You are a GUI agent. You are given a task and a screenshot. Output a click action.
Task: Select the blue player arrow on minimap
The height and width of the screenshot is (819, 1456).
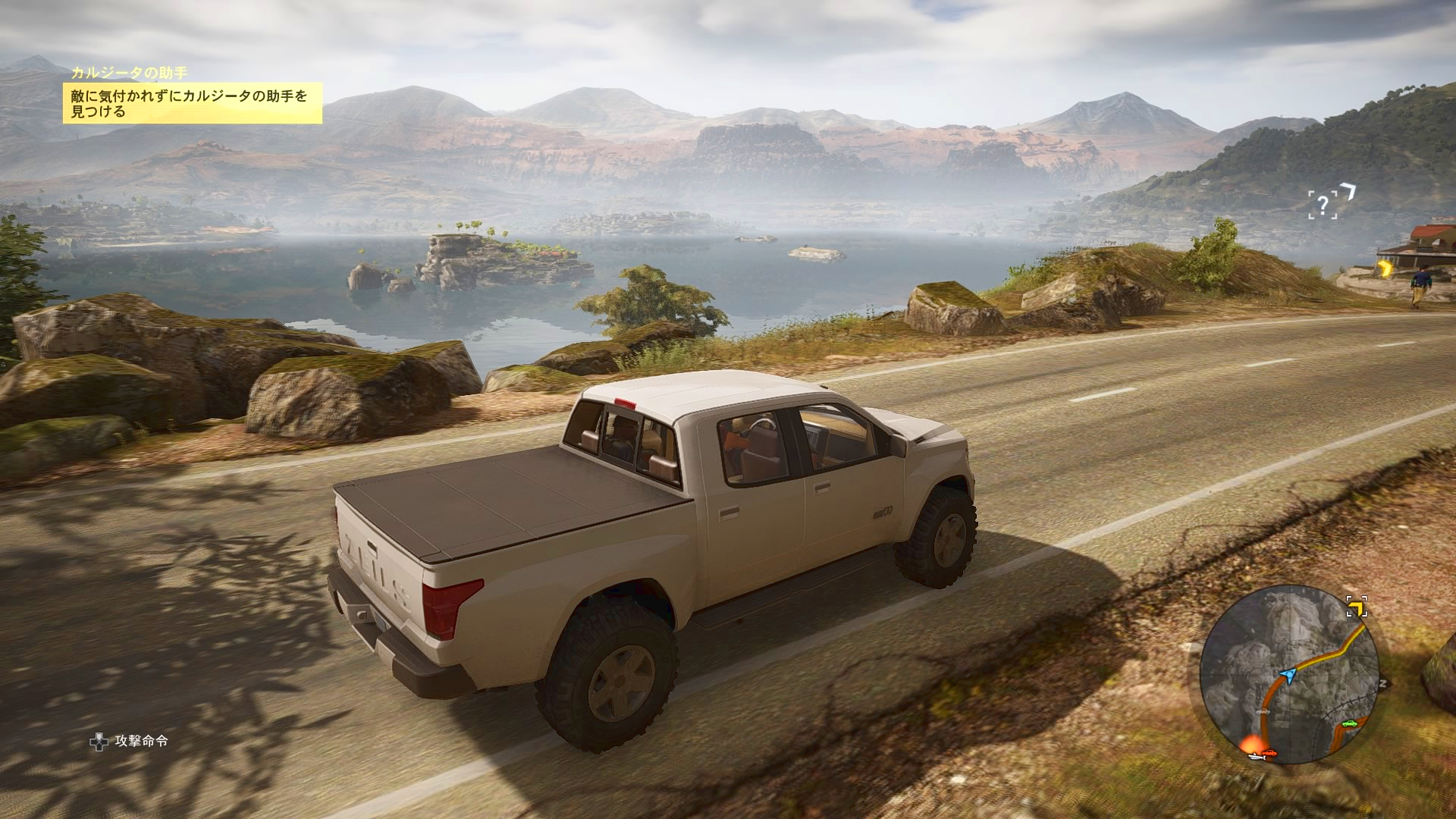pyautogui.click(x=1287, y=673)
